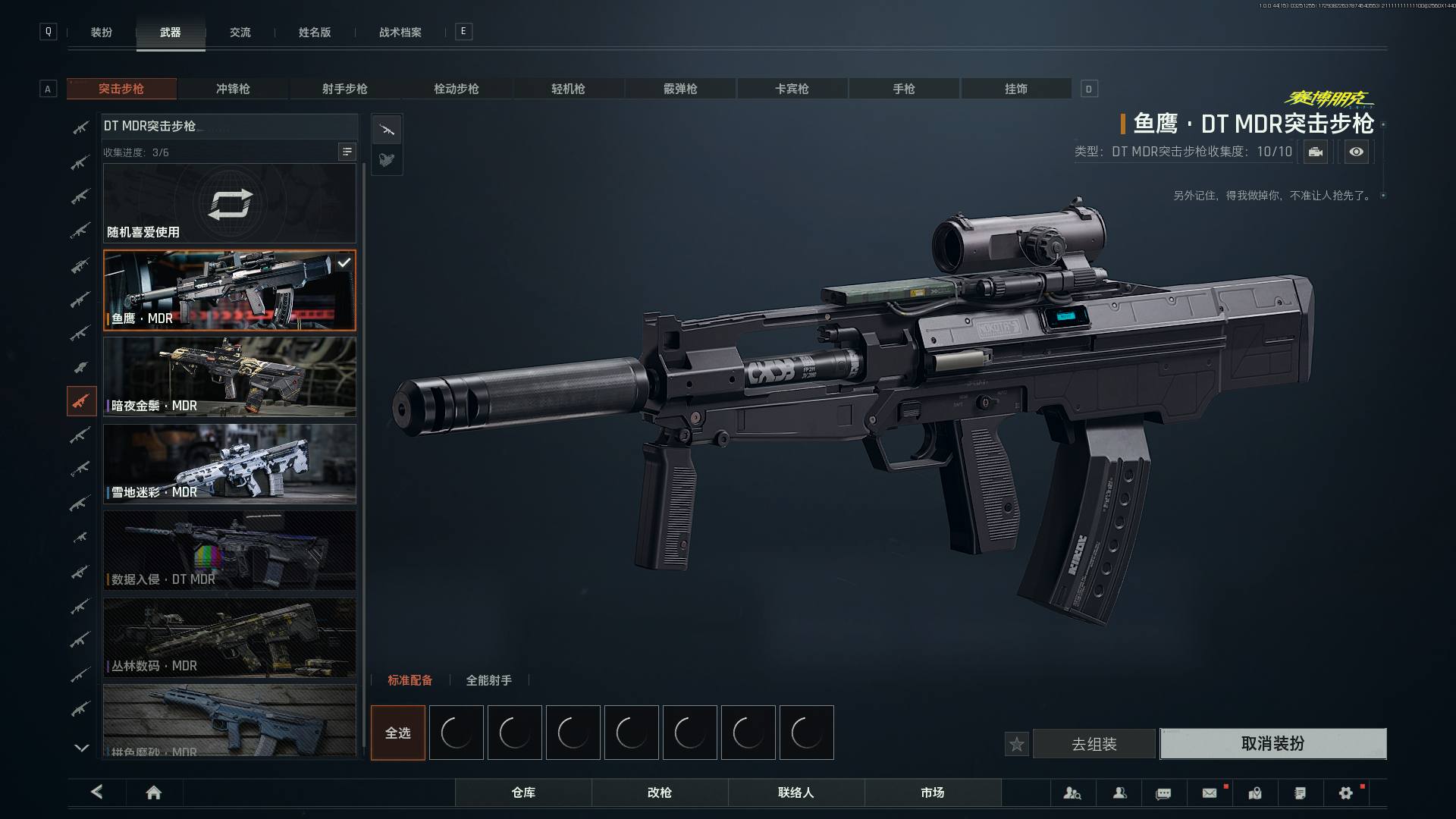Click the 全选 select-all button
This screenshot has height=819, width=1456.
(398, 733)
